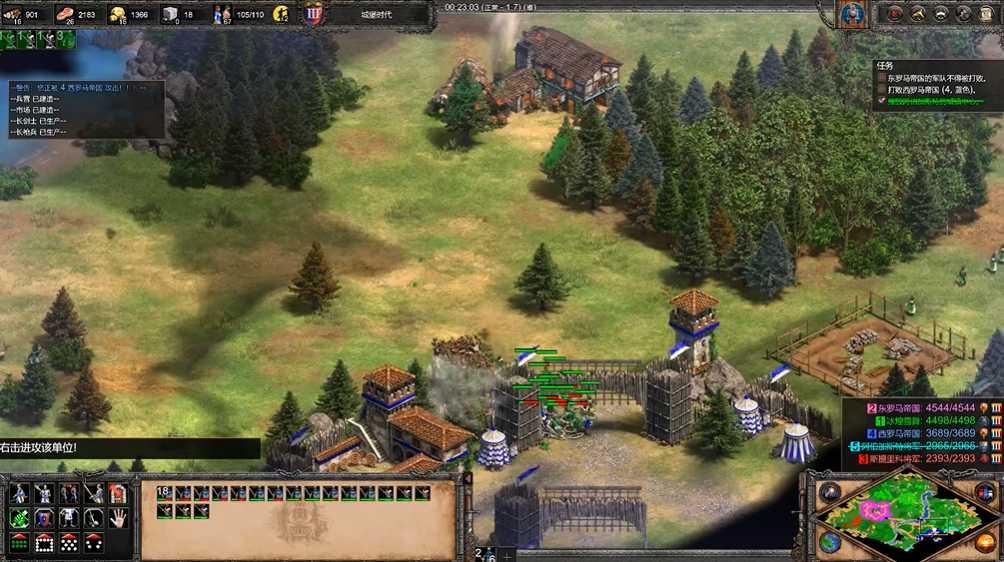Select the staggered formation button
1004x562 pixels.
coord(69,543)
